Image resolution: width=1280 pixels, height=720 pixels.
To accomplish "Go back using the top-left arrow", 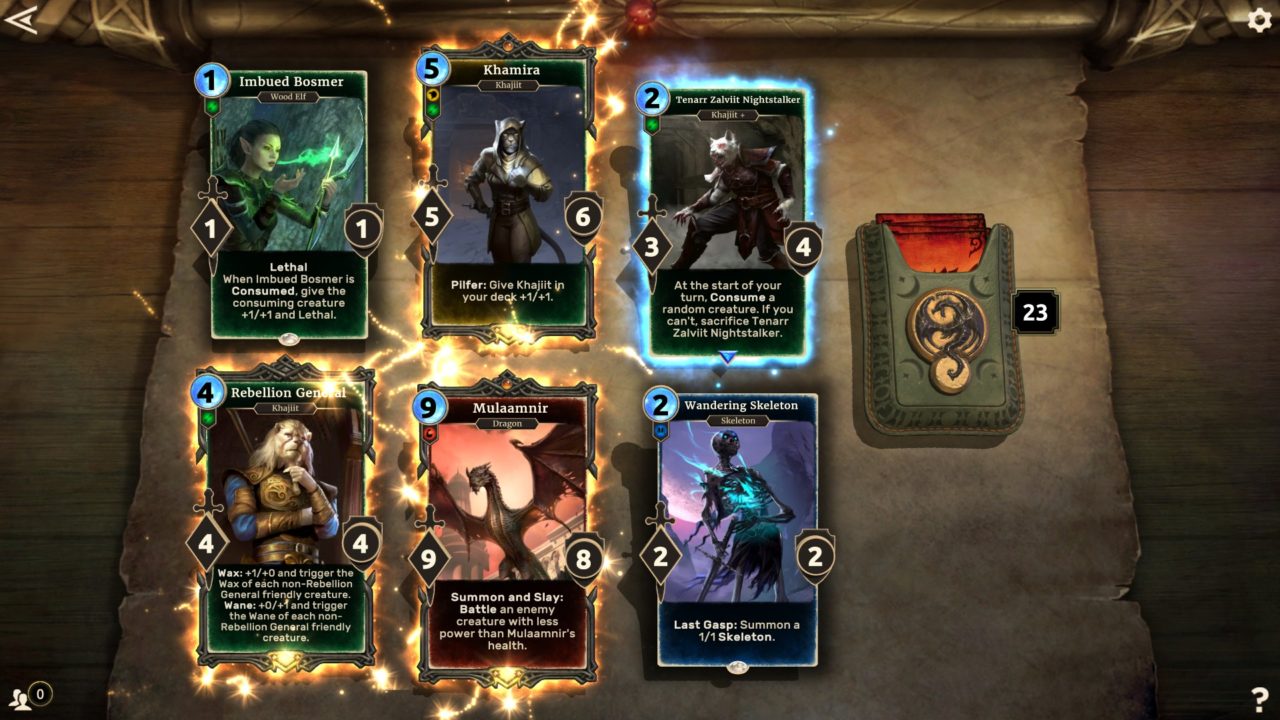I will tap(21, 20).
